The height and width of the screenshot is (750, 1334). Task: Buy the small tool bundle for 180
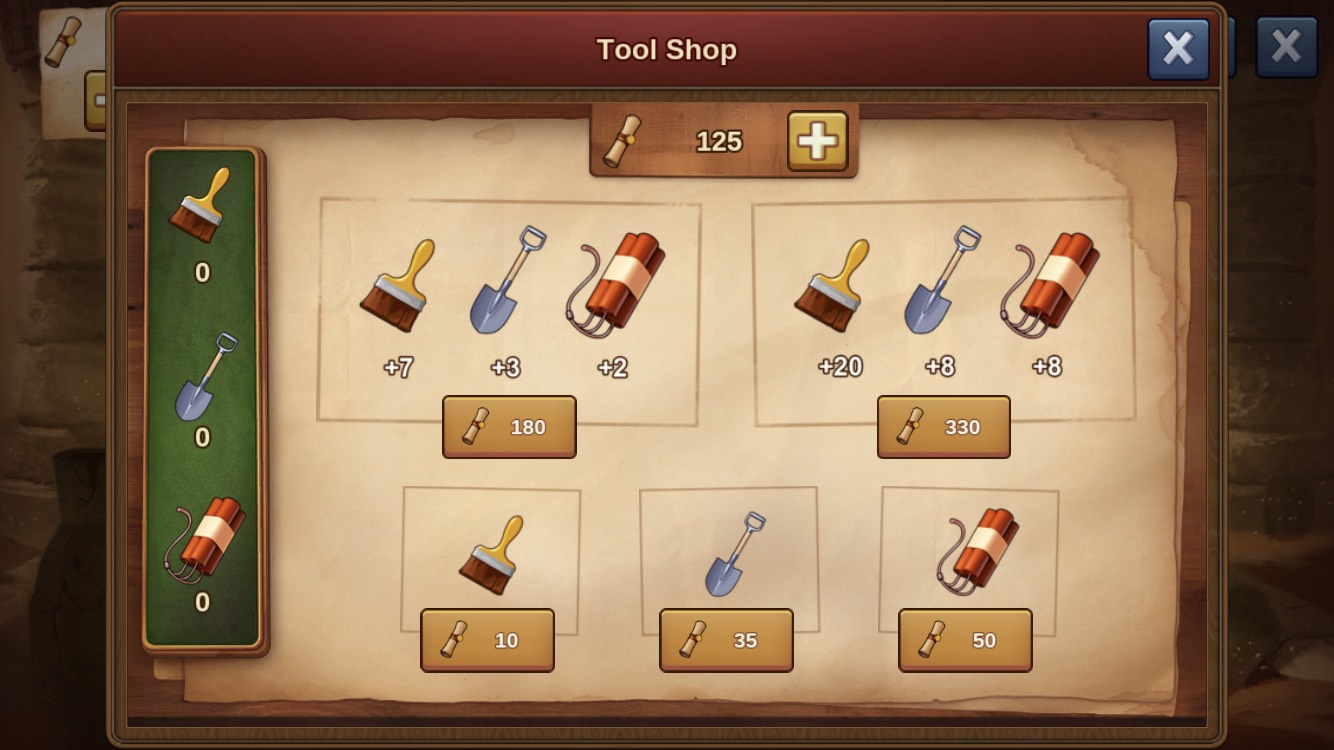click(x=509, y=427)
